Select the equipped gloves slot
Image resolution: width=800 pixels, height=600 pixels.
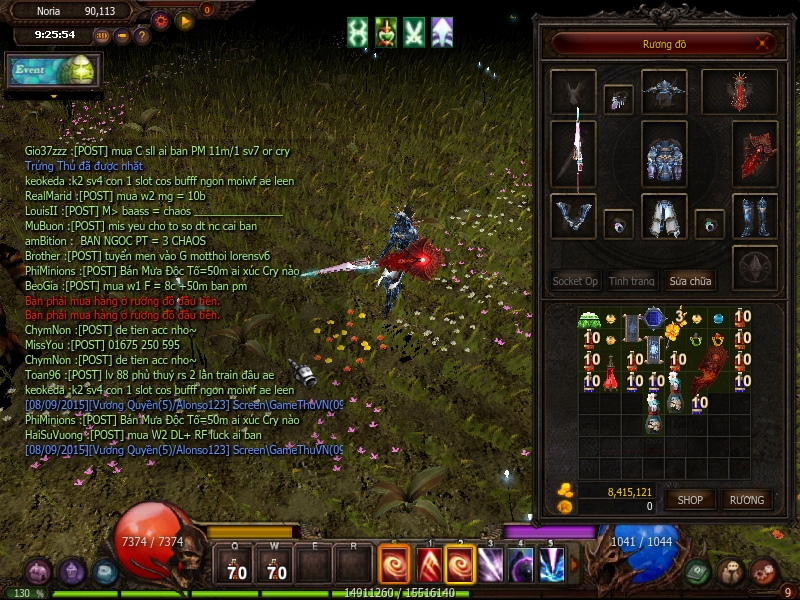574,216
